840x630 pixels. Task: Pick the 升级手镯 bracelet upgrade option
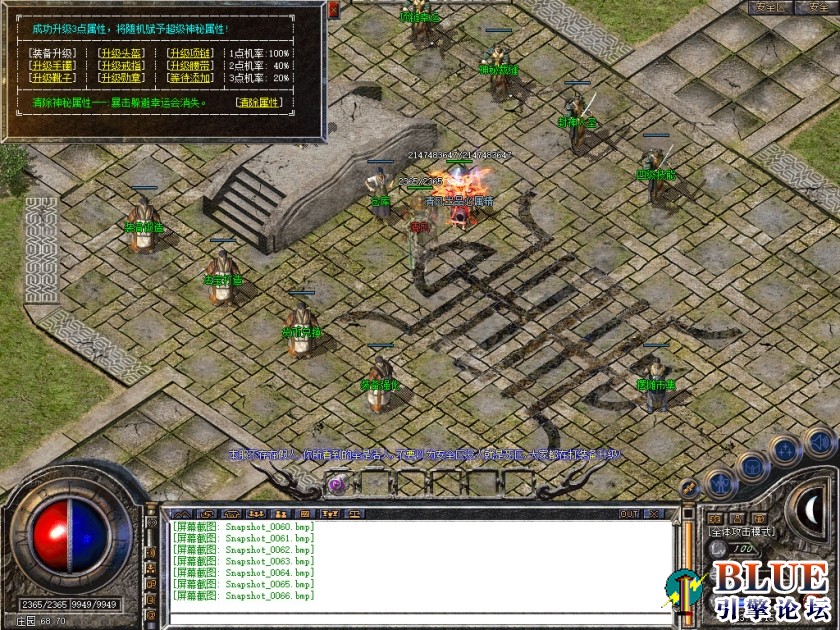[51, 65]
